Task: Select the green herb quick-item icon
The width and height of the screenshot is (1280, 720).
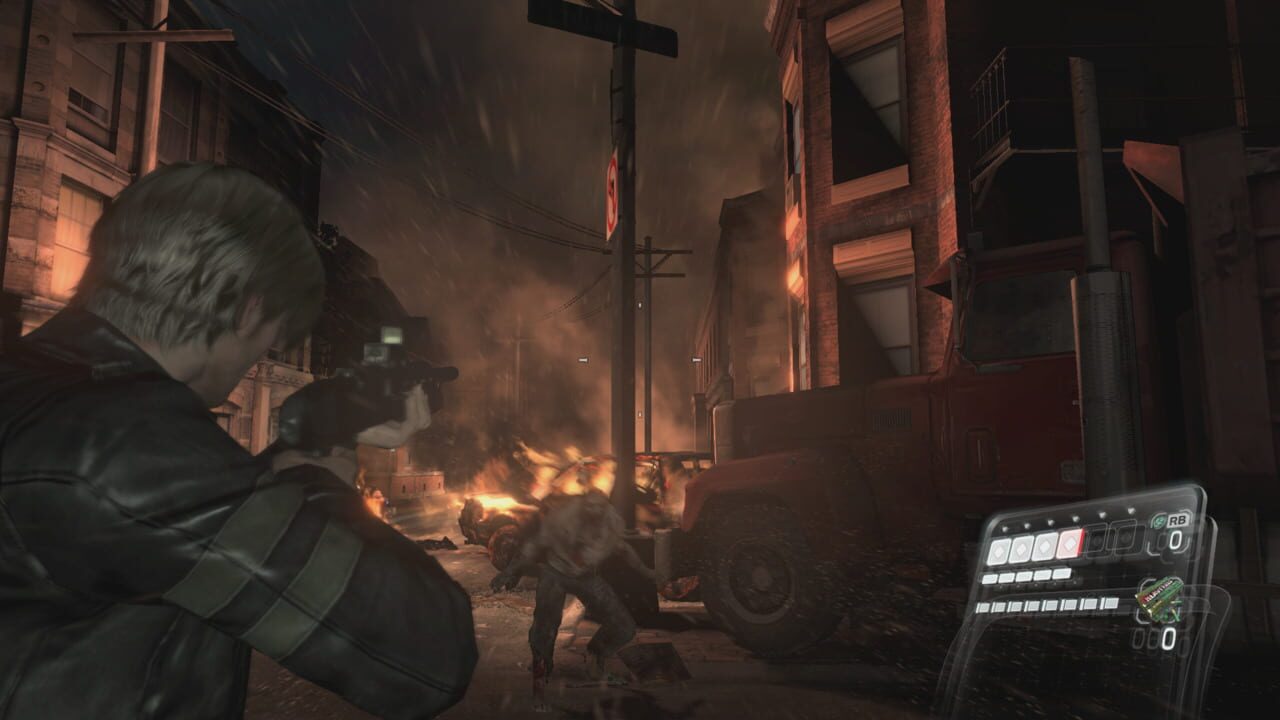Action: click(x=1160, y=600)
